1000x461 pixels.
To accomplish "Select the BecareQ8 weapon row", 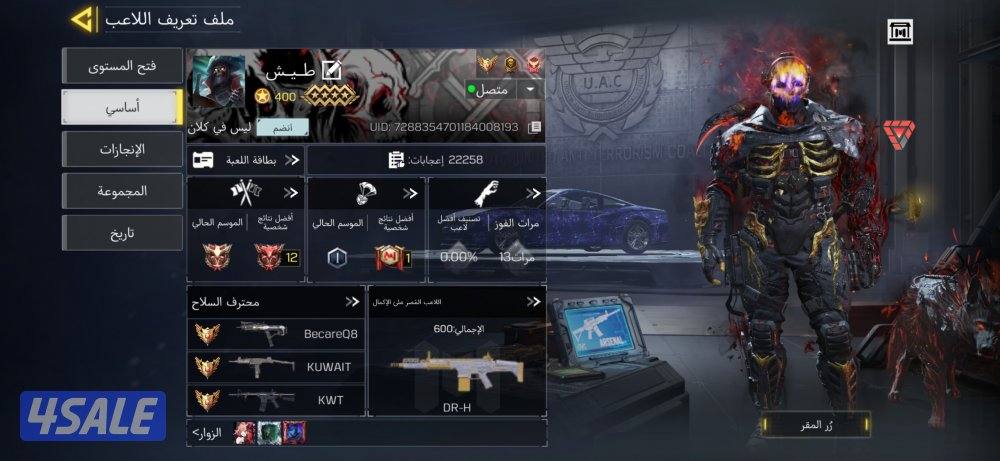I will (x=273, y=334).
